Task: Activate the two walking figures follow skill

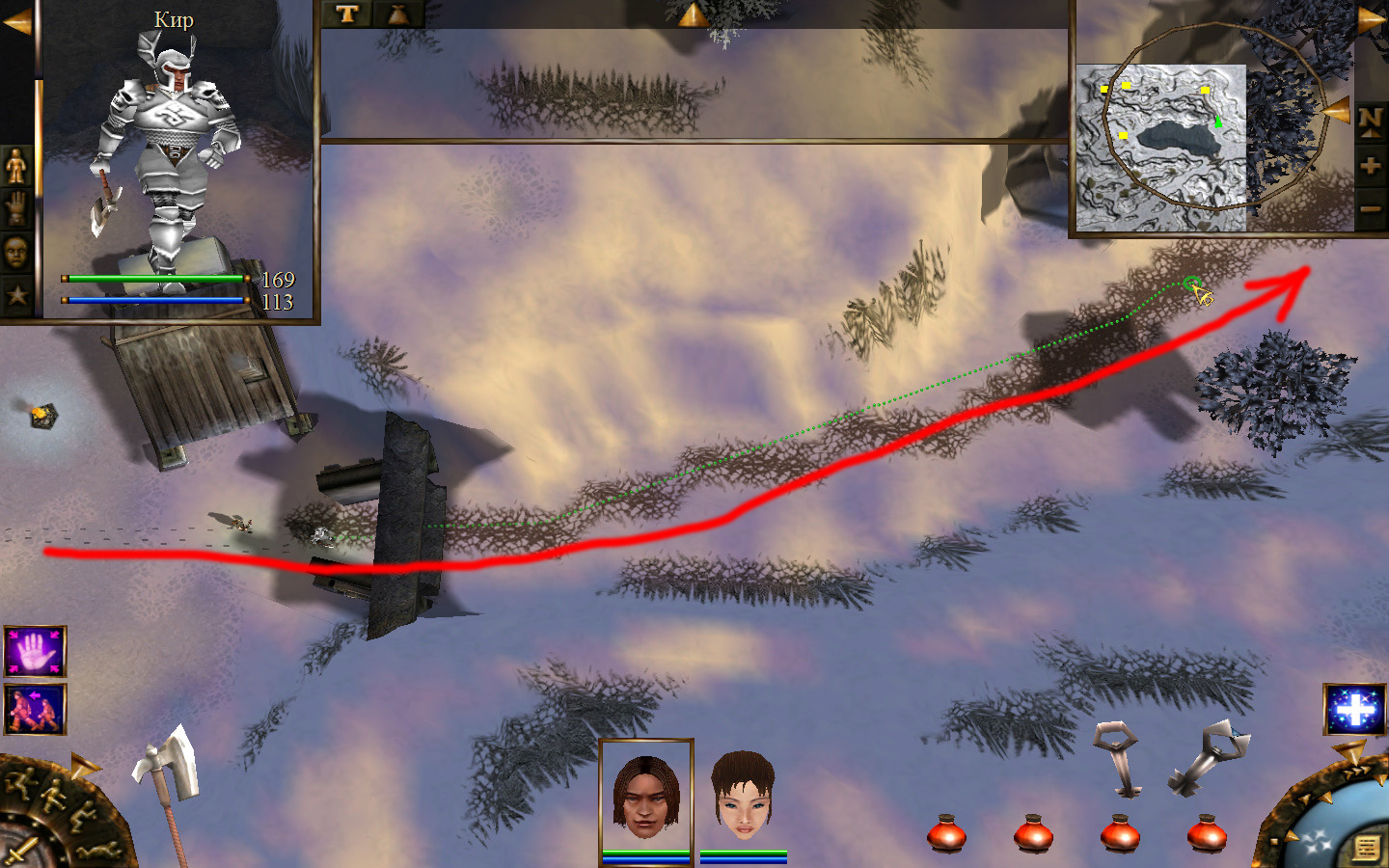Action: click(x=35, y=710)
